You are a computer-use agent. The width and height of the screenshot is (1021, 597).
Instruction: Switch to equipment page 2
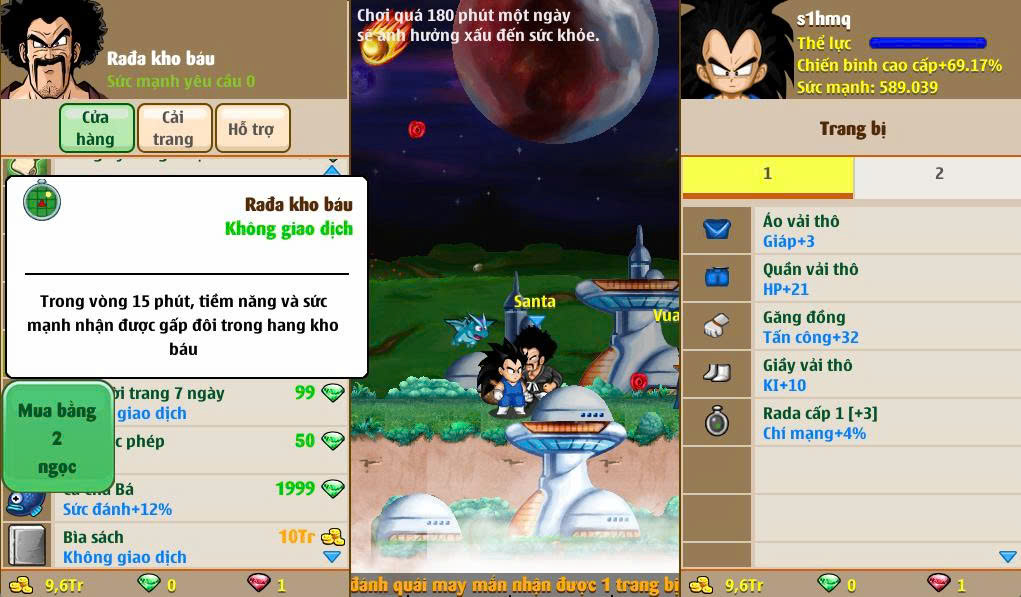point(938,174)
